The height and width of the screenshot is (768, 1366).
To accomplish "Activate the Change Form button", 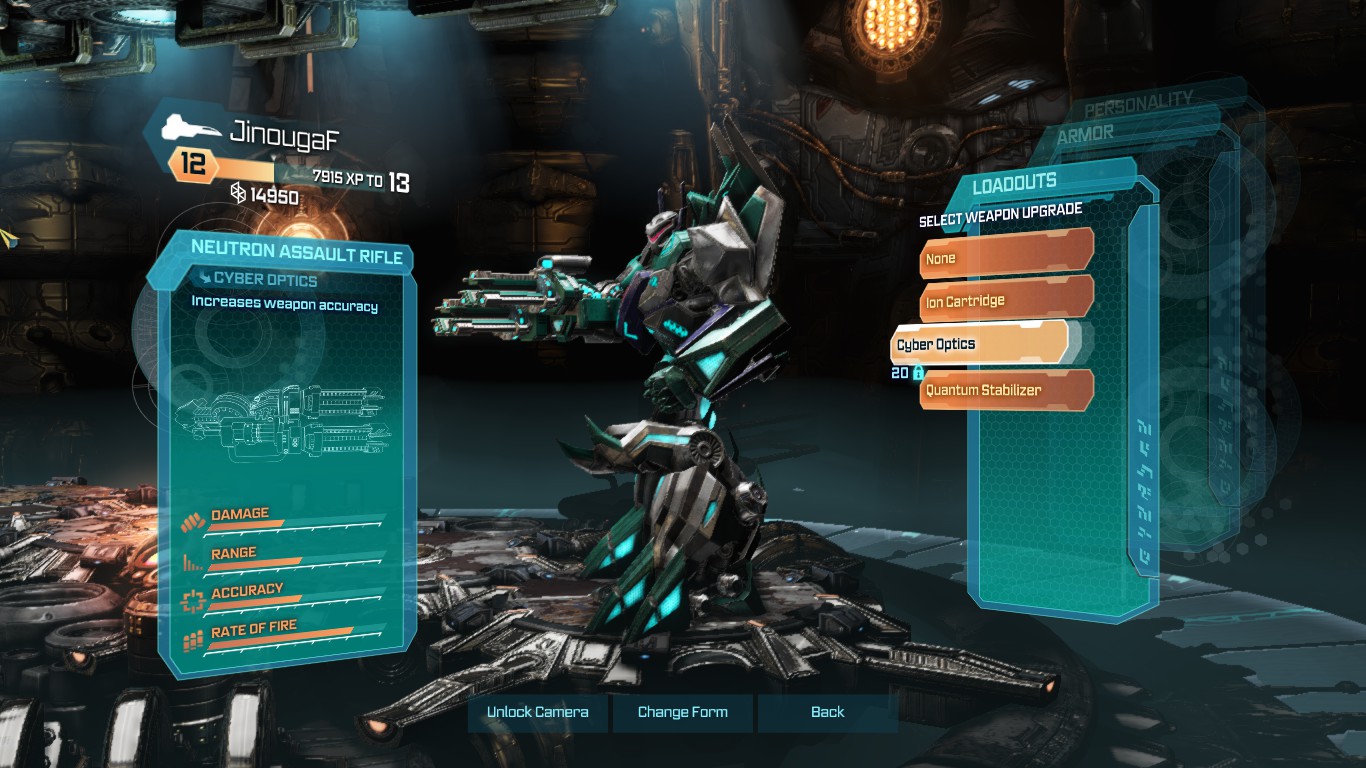I will (683, 712).
